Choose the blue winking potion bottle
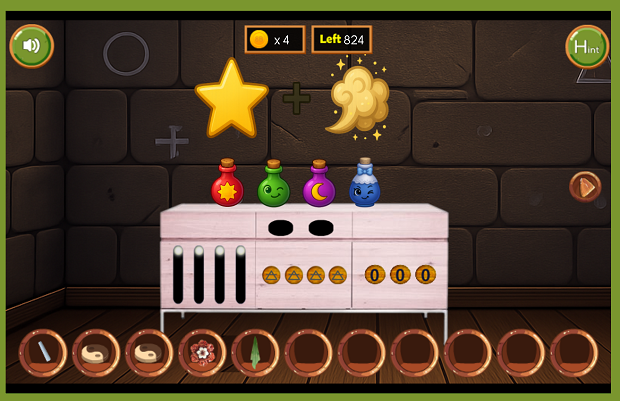 (365, 185)
